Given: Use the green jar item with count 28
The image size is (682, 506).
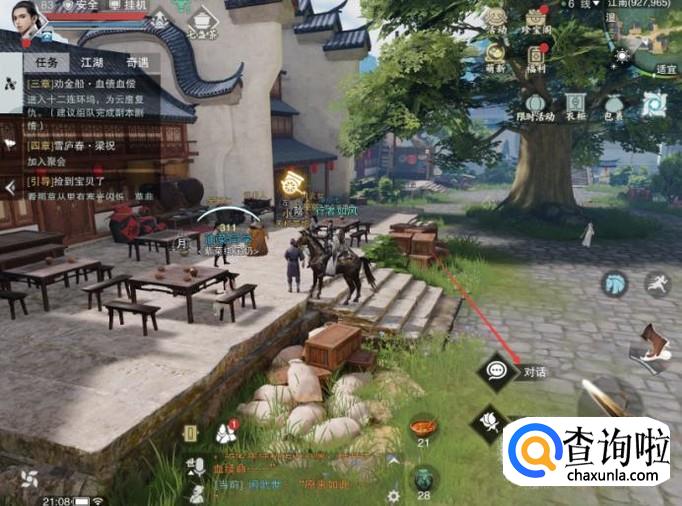Looking at the screenshot, I should (423, 480).
